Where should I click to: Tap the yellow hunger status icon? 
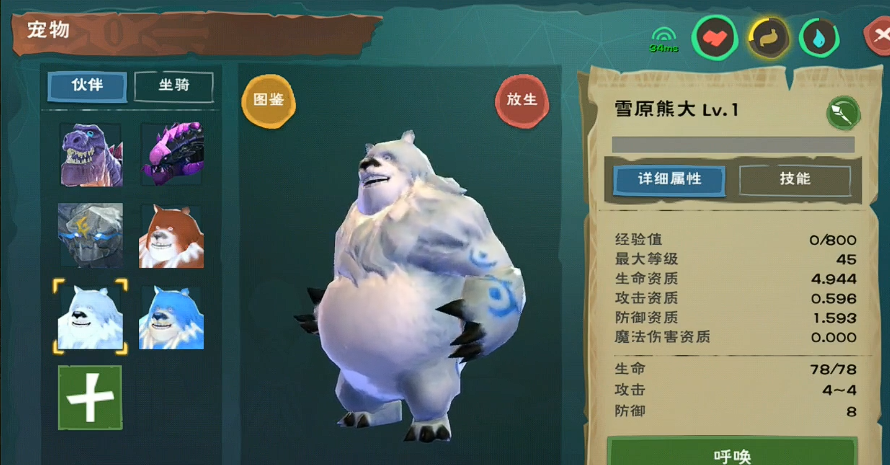coord(769,39)
